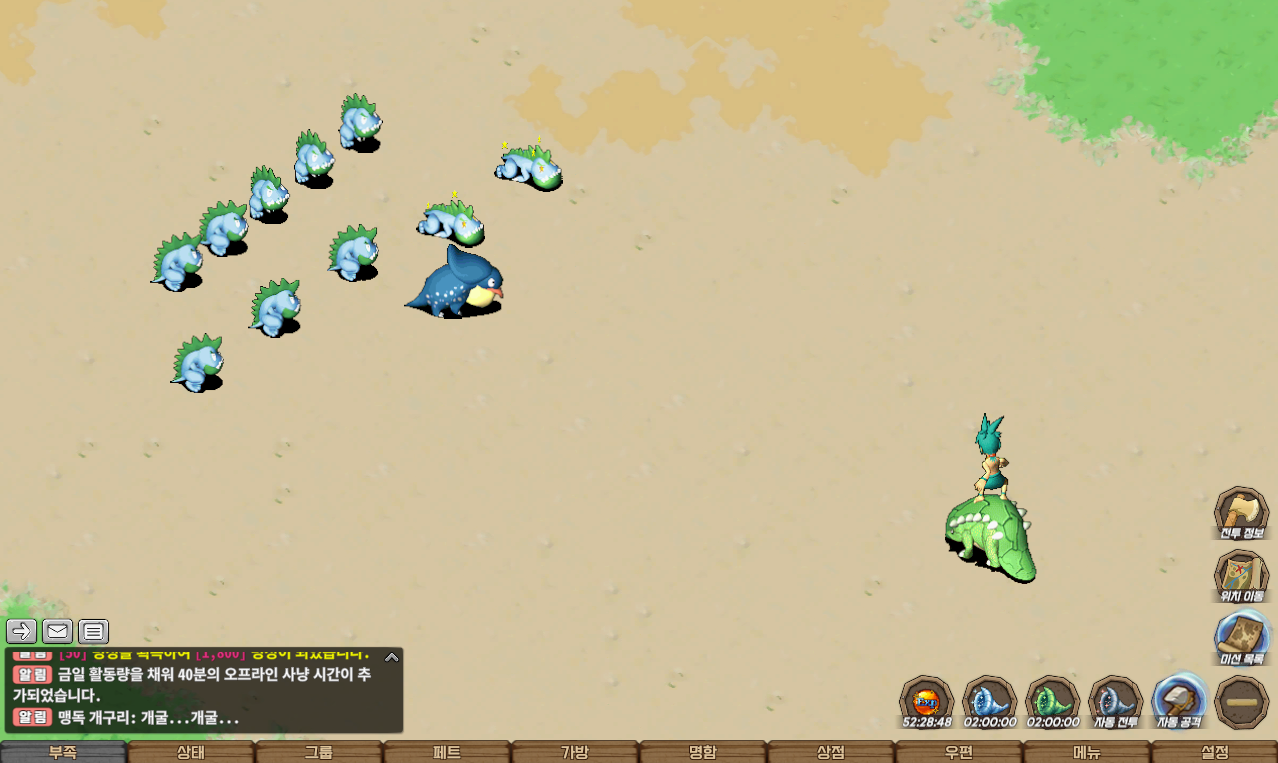This screenshot has width=1278, height=763.
Task: Check the 우편 (Mail) tab
Action: pos(959,752)
